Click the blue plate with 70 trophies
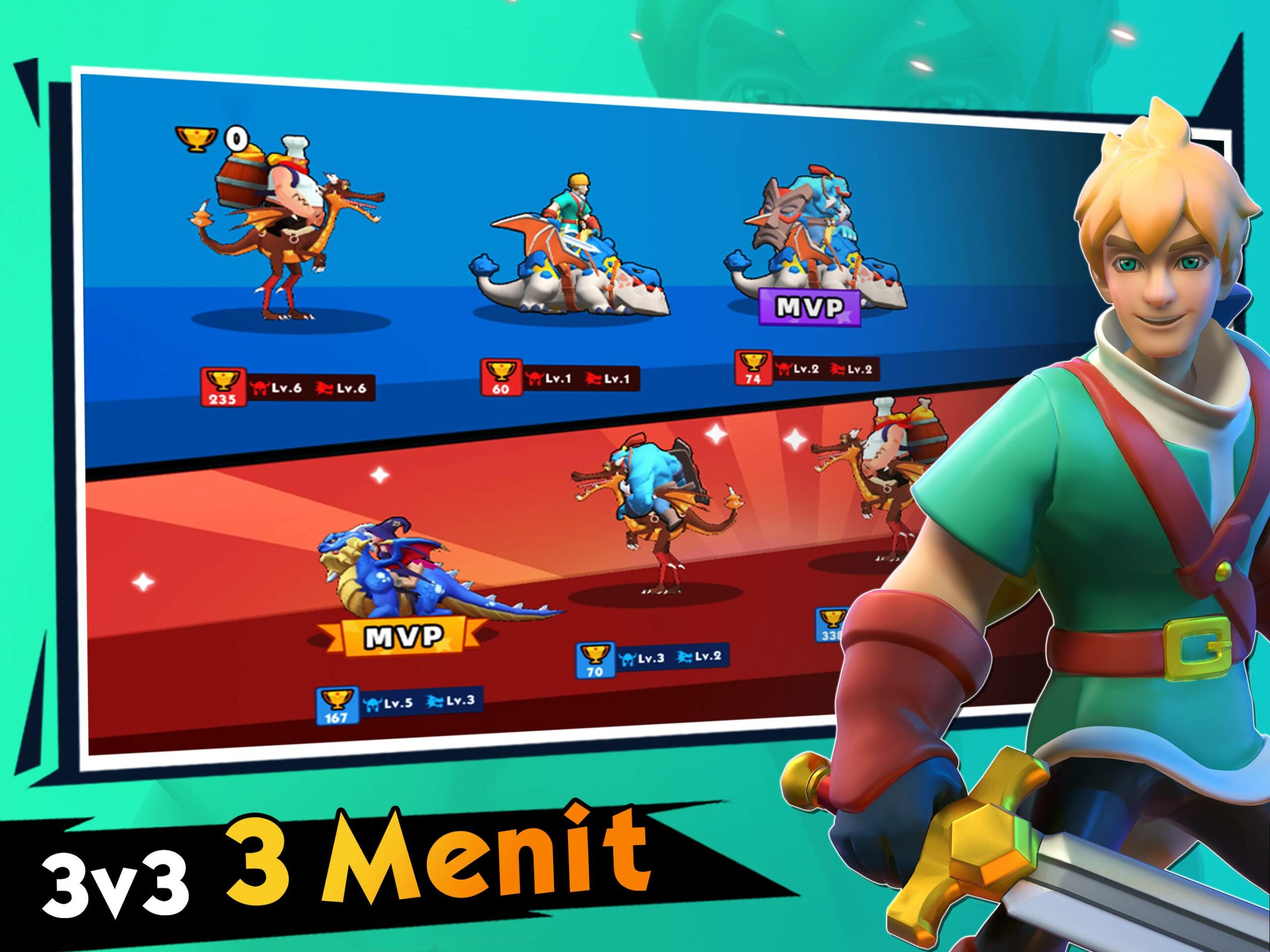 (652, 659)
